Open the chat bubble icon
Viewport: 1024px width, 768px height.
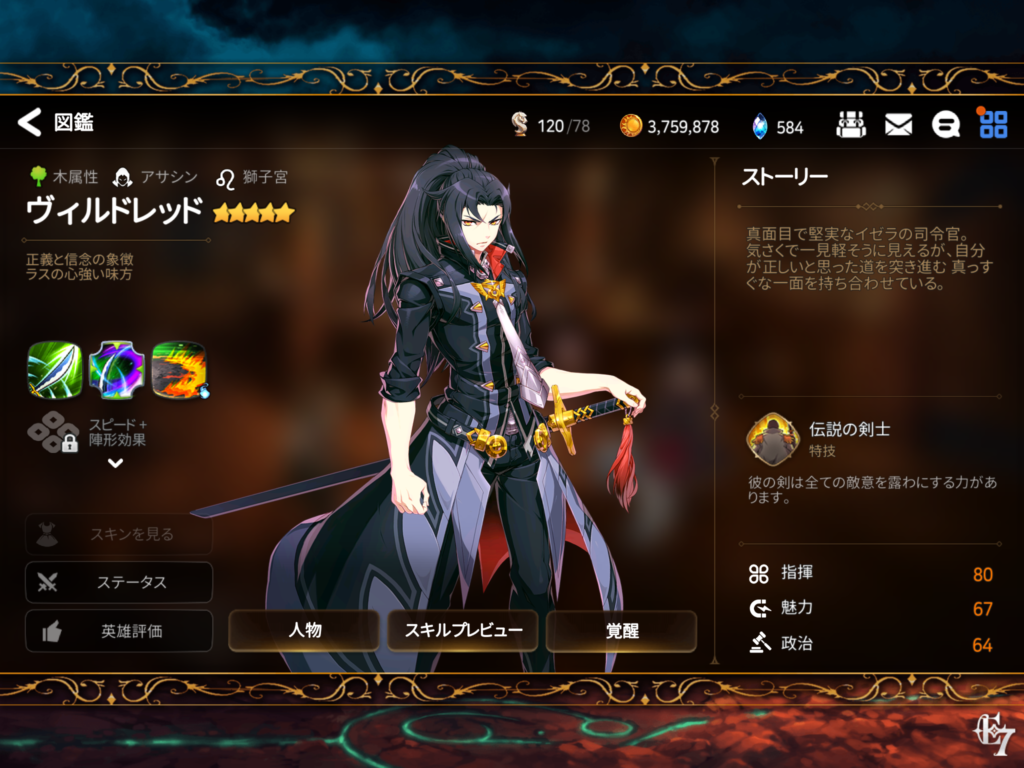pos(945,125)
